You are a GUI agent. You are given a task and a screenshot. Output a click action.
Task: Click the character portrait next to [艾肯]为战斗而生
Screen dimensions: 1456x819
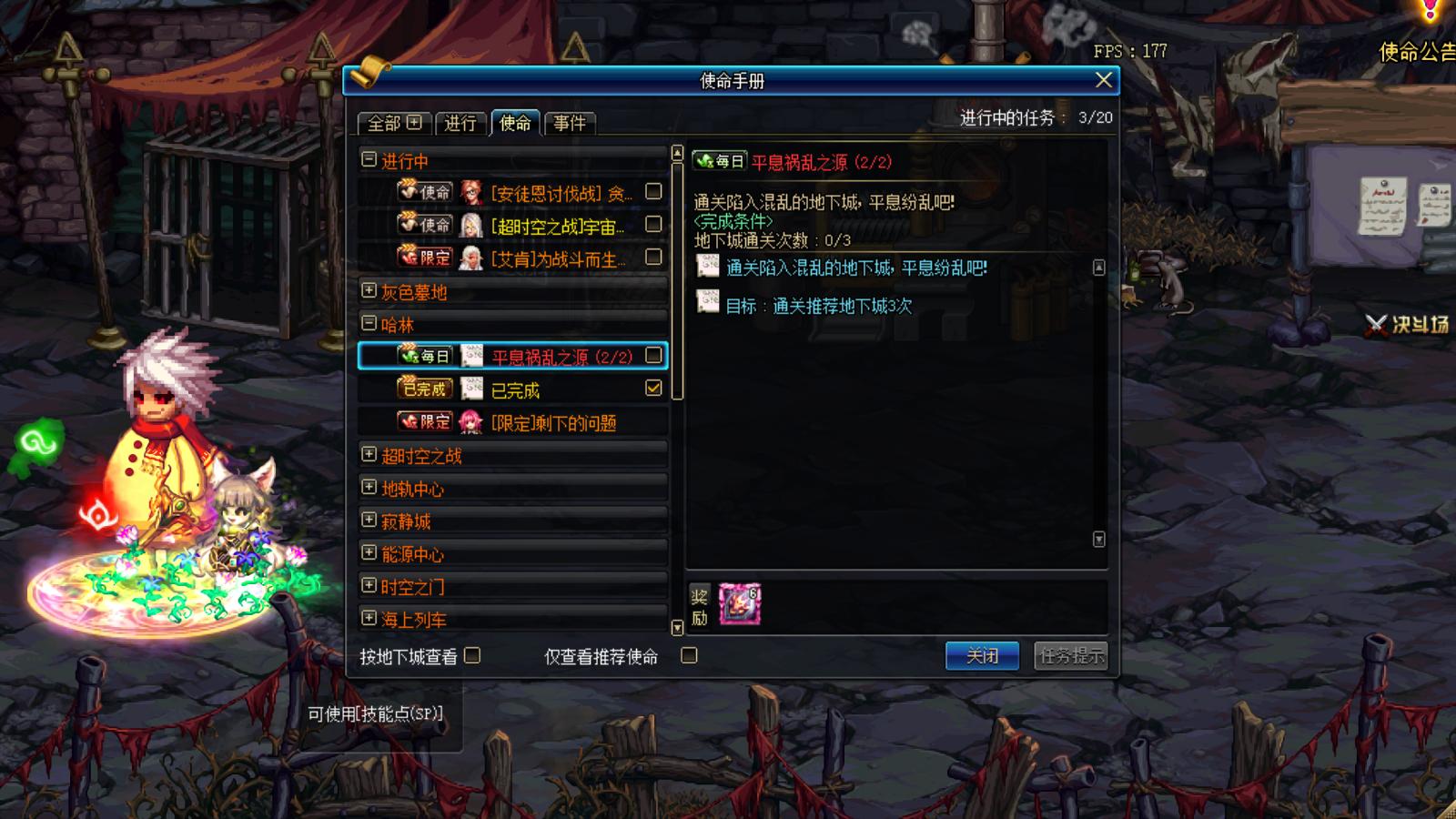click(470, 258)
